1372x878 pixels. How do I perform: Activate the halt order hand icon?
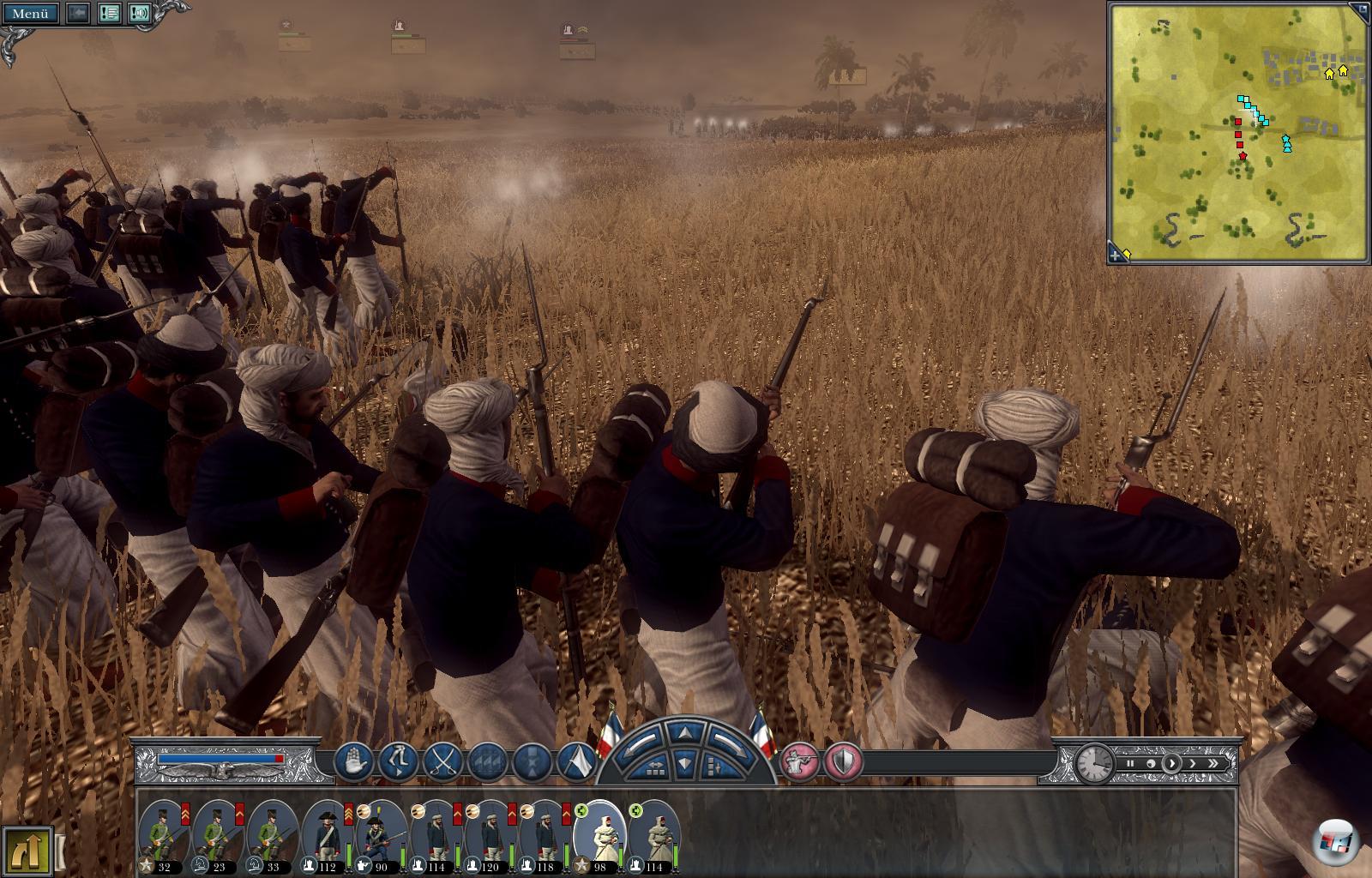(x=353, y=761)
